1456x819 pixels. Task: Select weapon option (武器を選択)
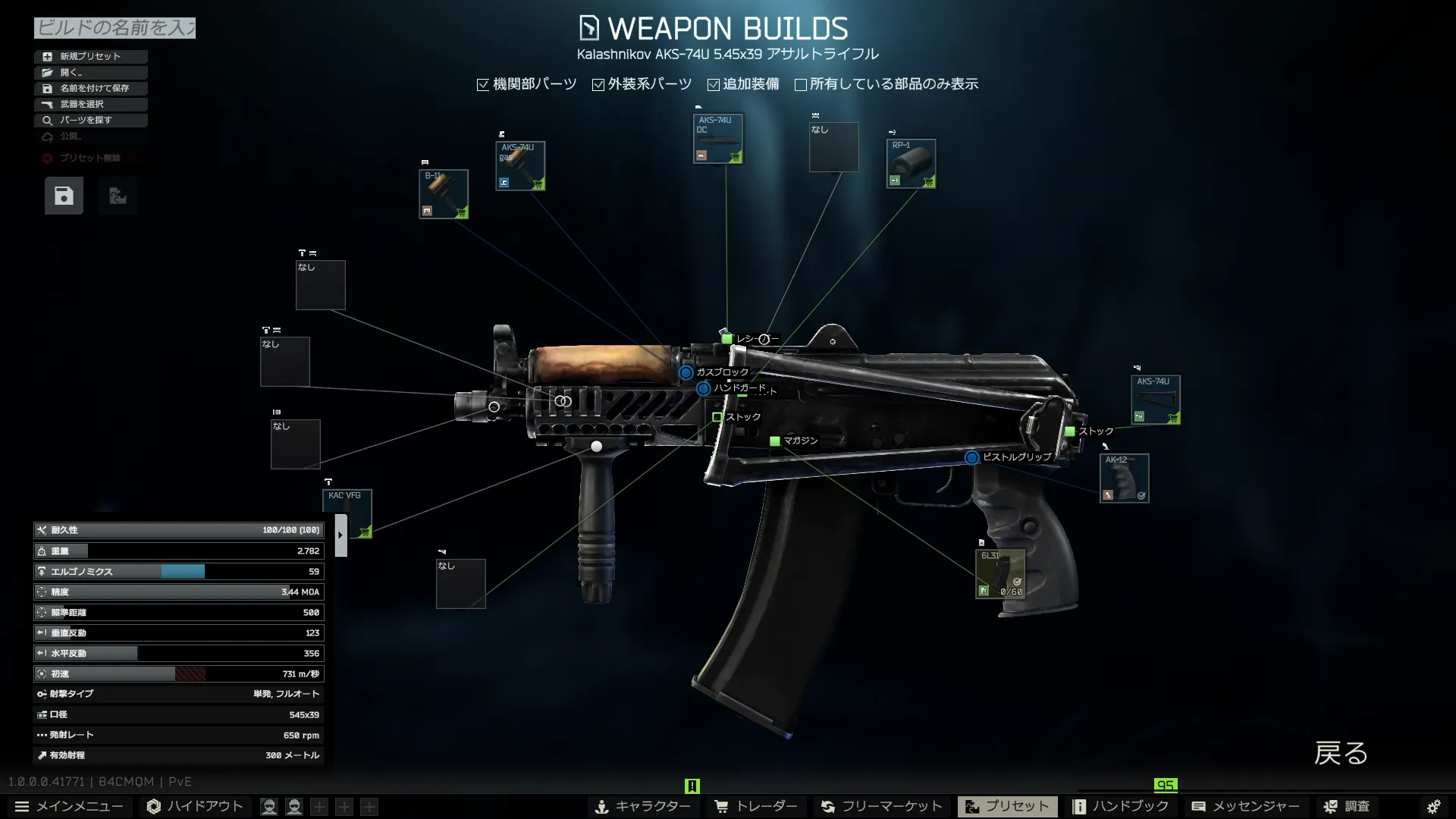click(x=90, y=104)
